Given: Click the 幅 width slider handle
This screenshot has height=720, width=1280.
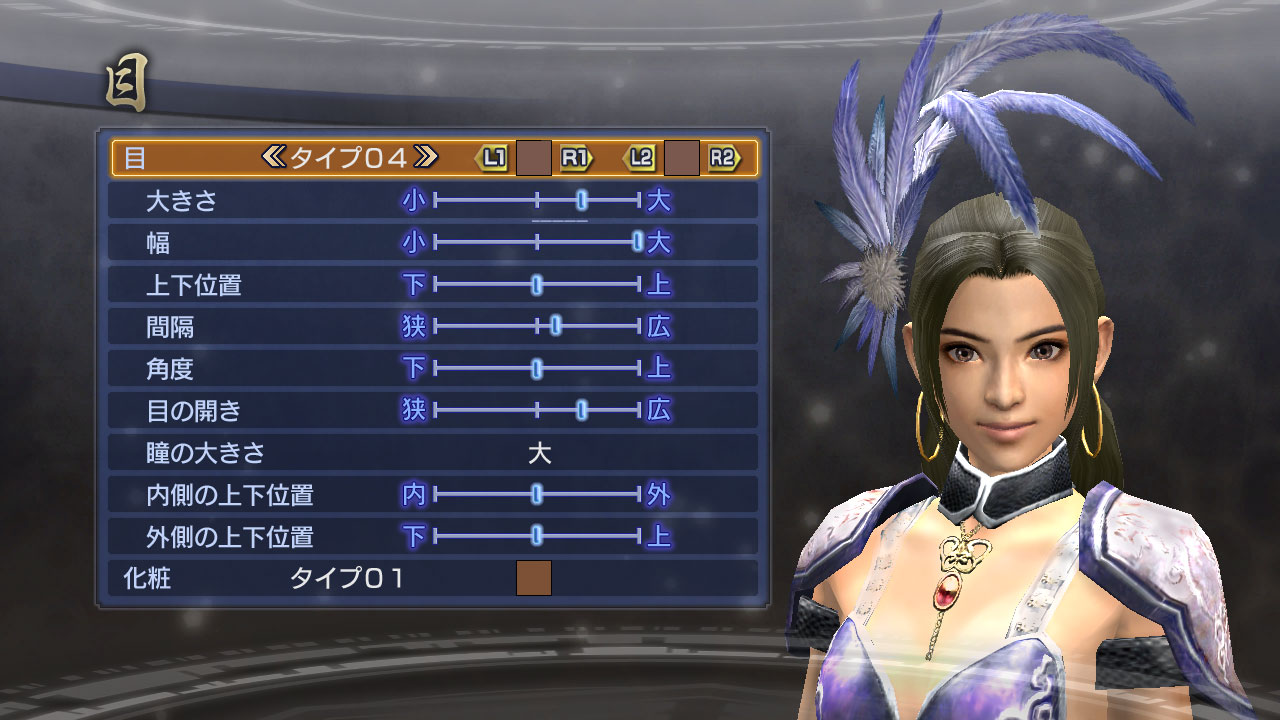Looking at the screenshot, I should tap(637, 240).
